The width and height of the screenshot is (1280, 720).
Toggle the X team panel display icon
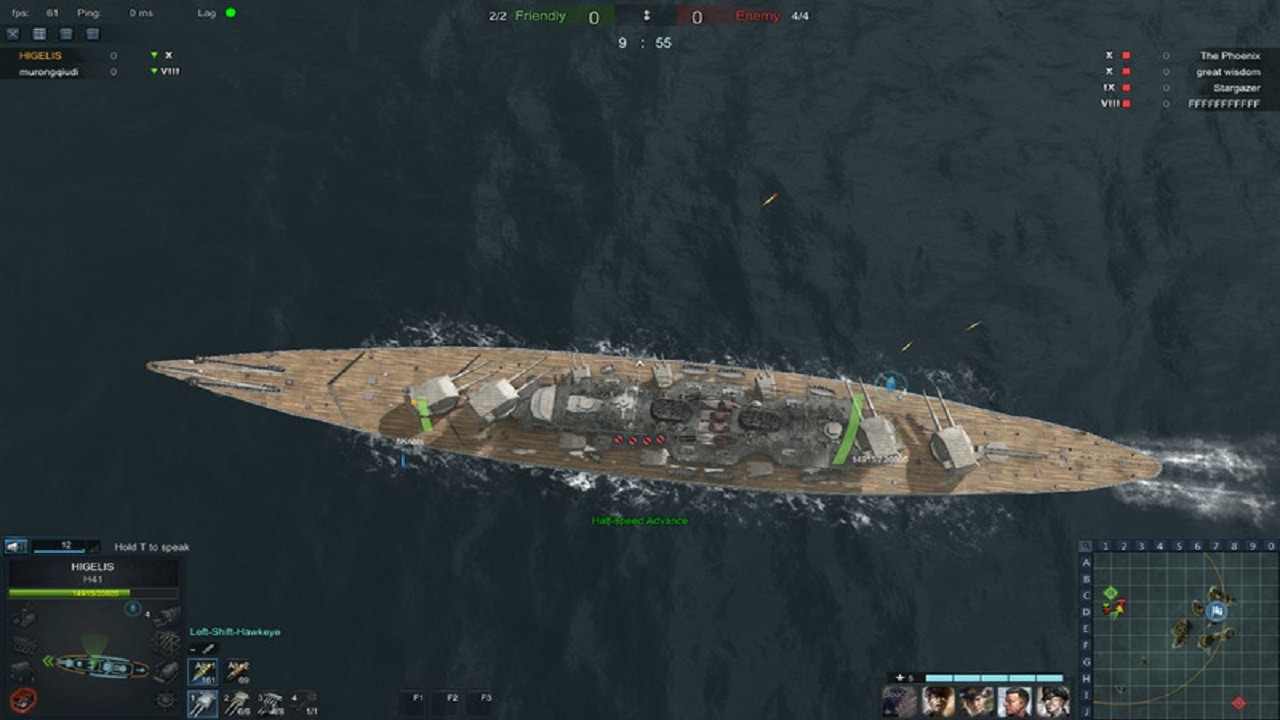pyautogui.click(x=12, y=33)
